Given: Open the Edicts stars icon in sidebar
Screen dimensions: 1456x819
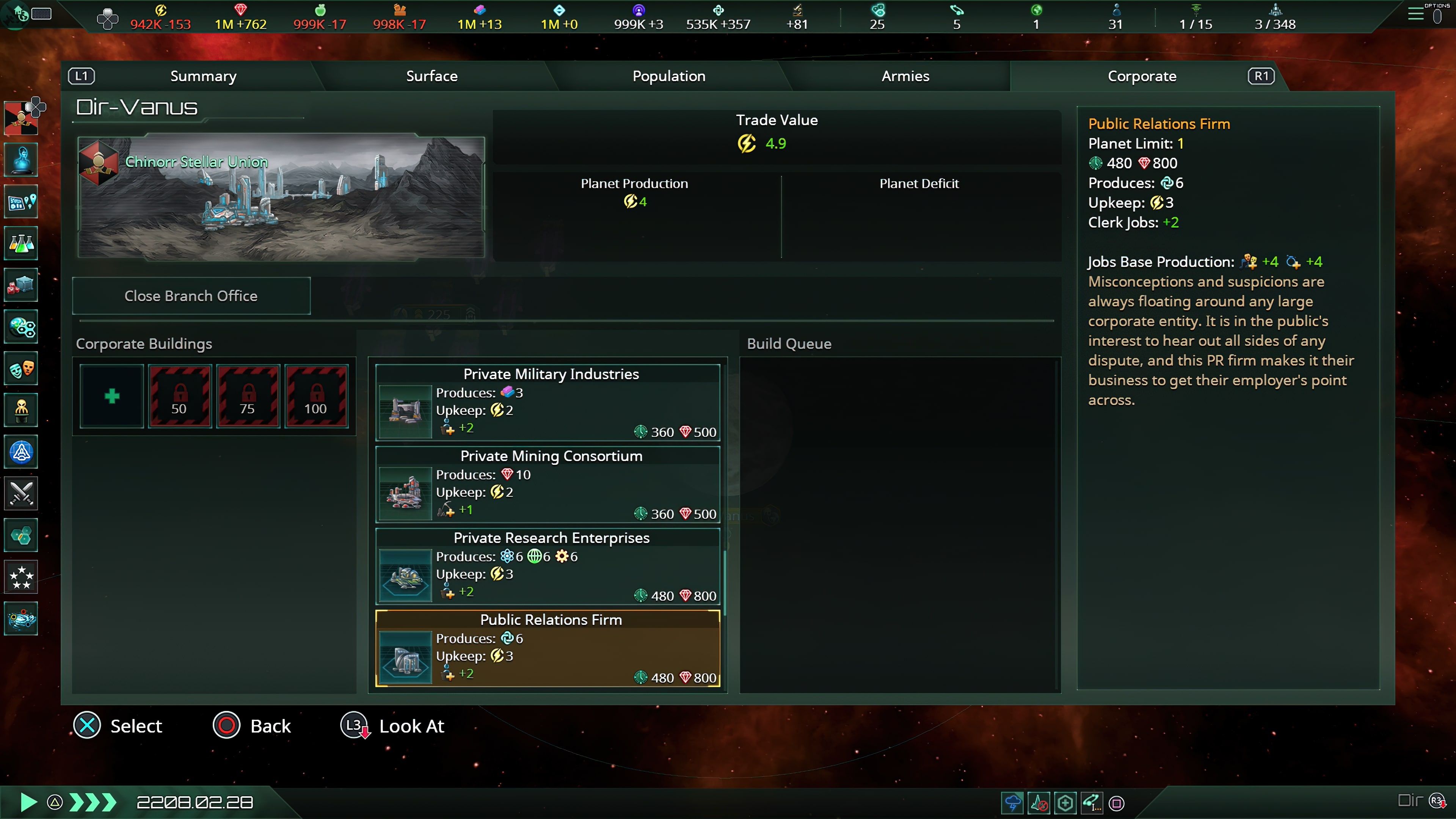Looking at the screenshot, I should 21,577.
